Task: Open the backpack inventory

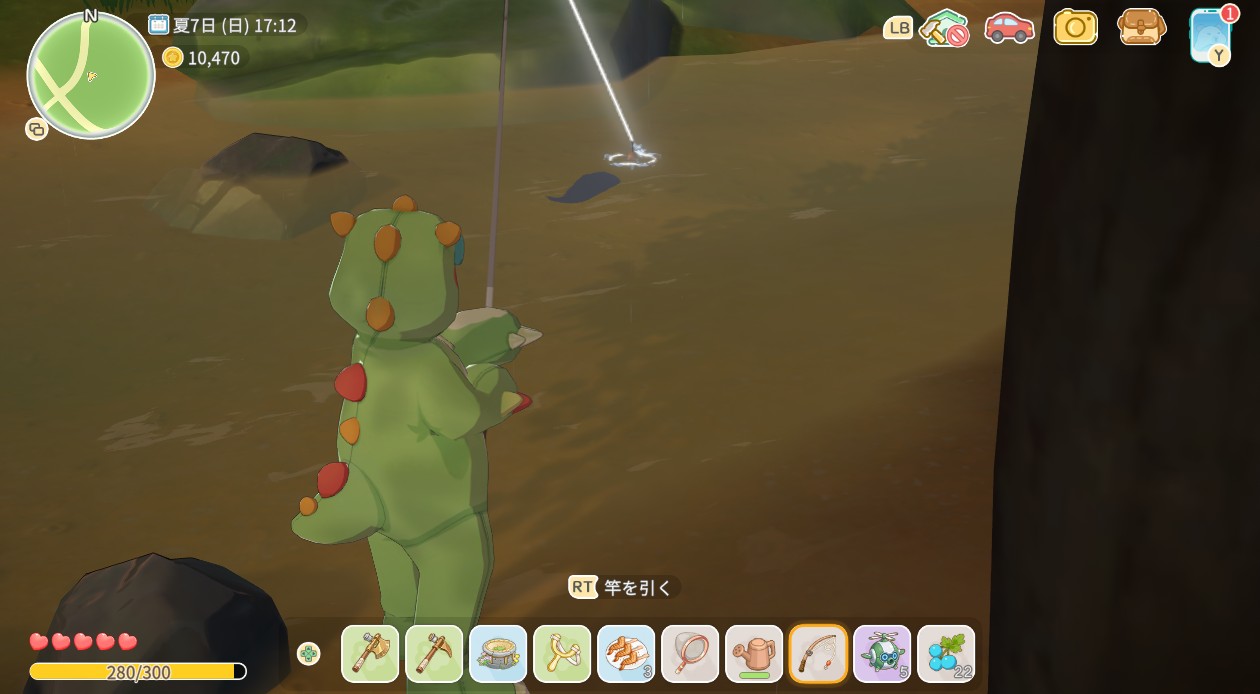Action: (1141, 27)
